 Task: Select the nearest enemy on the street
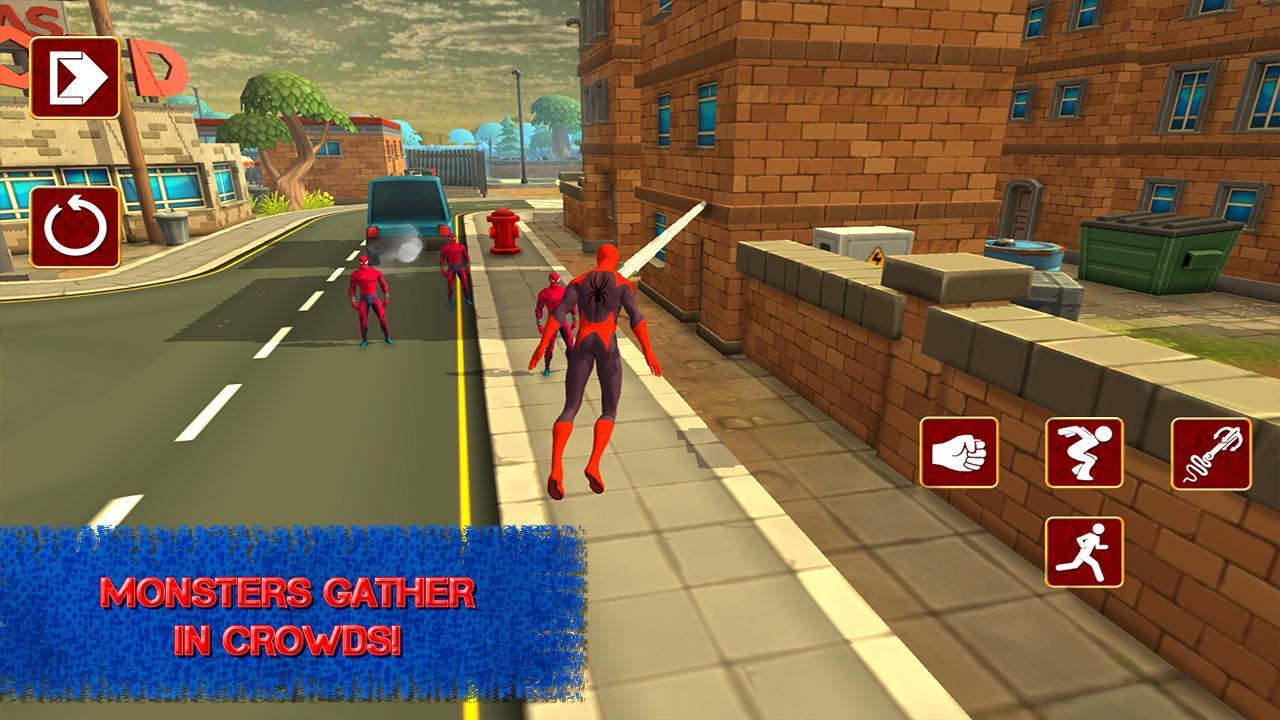[371, 300]
